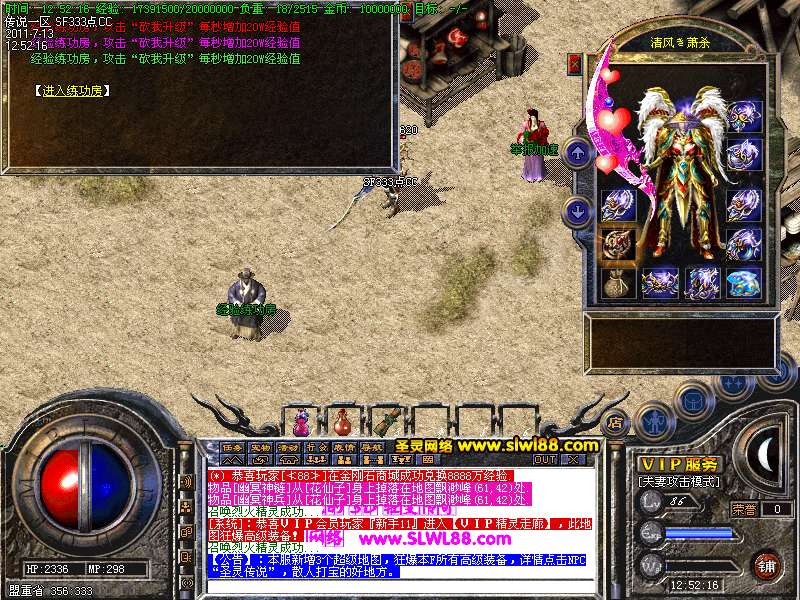The image size is (800, 600).
Task: Open the 行会 guild tab in chat bar
Action: (316, 447)
